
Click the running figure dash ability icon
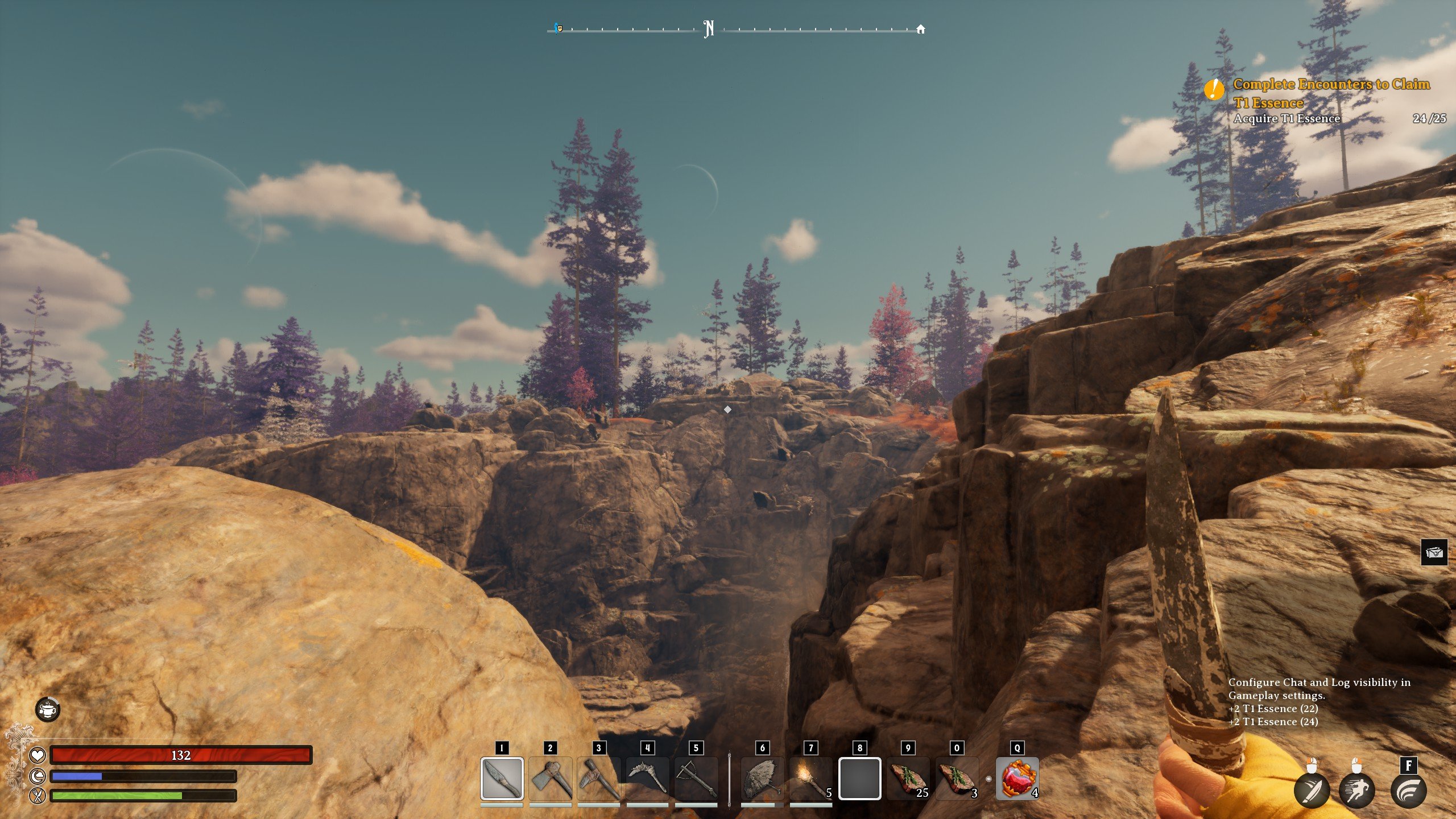click(x=1356, y=791)
